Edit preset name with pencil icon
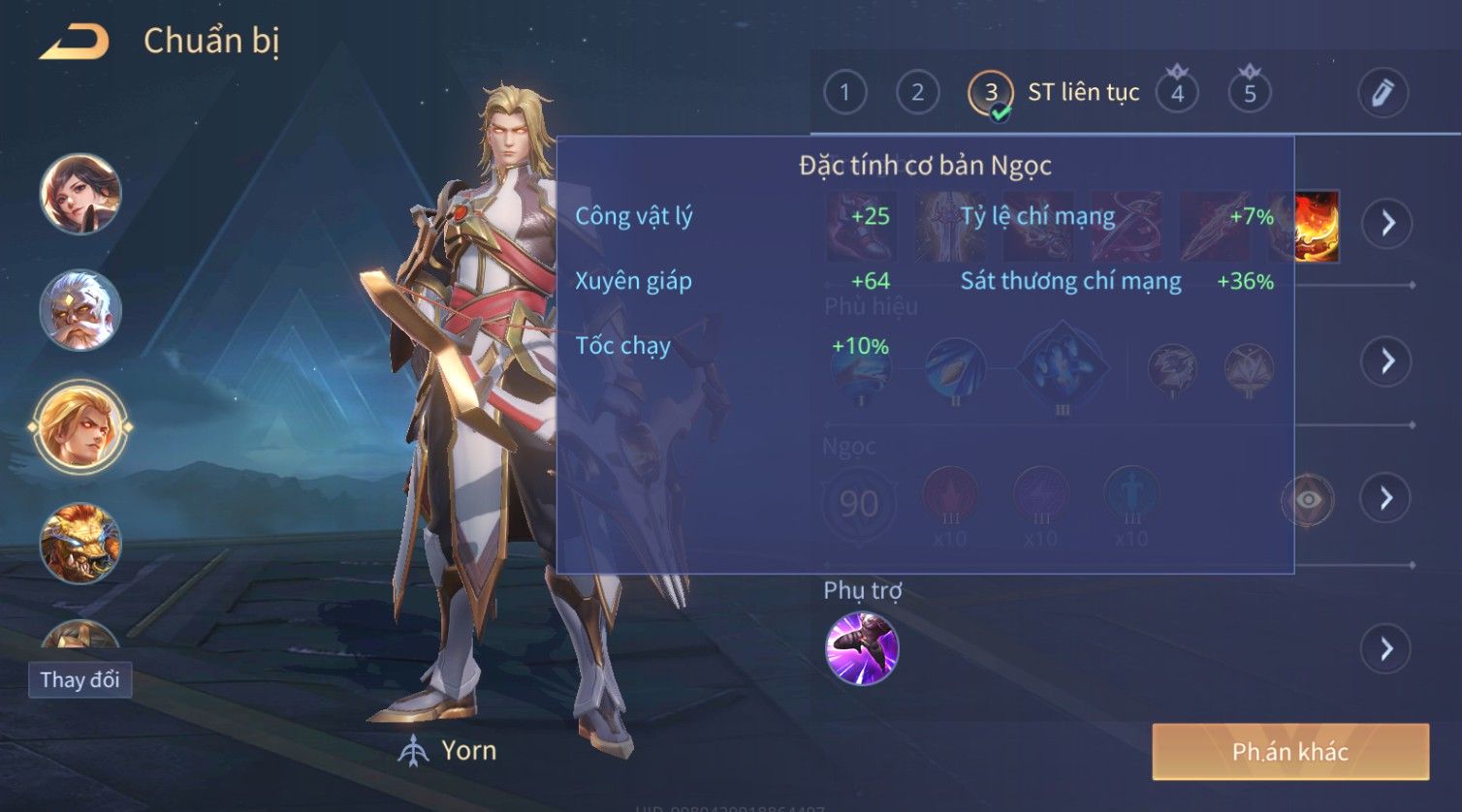The image size is (1462, 812). pyautogui.click(x=1382, y=93)
